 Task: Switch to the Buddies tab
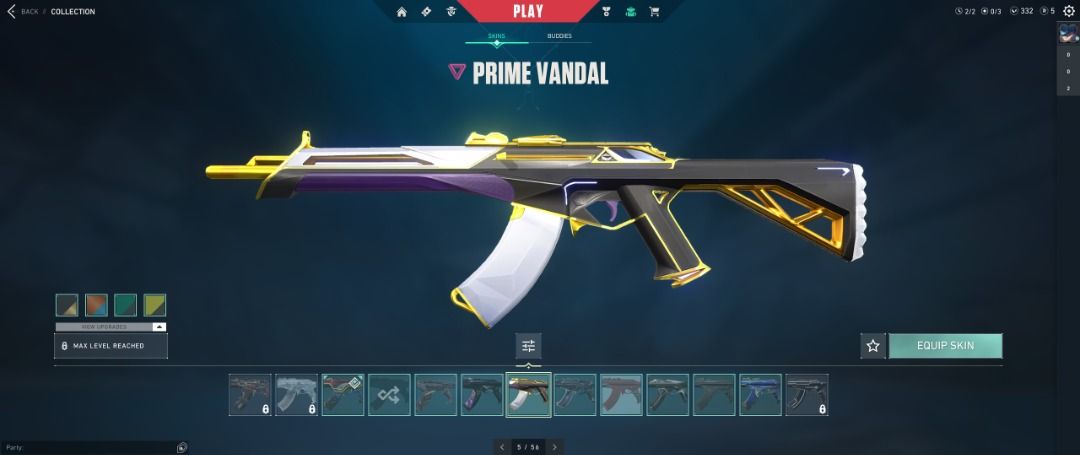coord(559,36)
